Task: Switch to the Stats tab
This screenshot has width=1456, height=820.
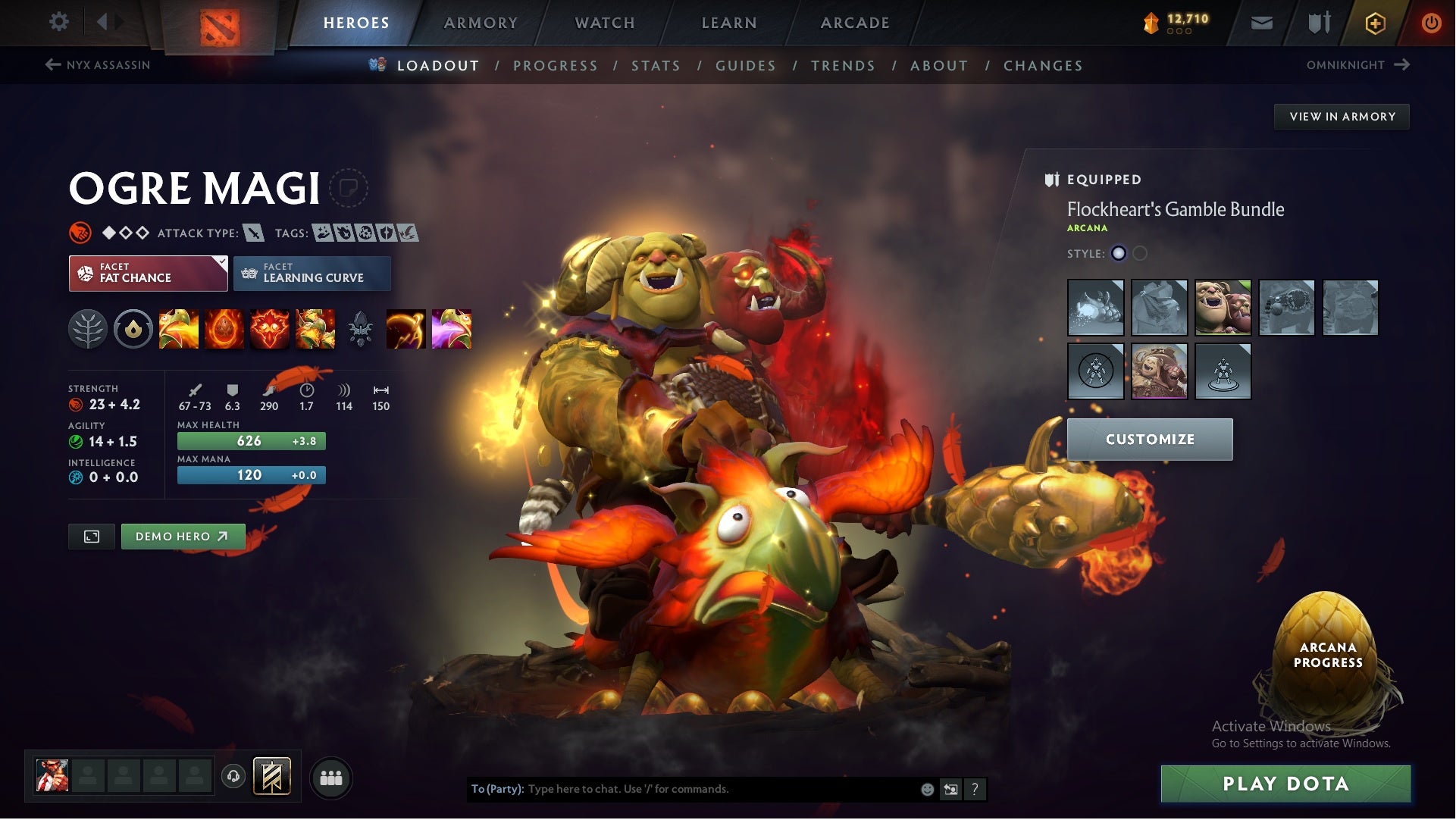Action: point(656,66)
